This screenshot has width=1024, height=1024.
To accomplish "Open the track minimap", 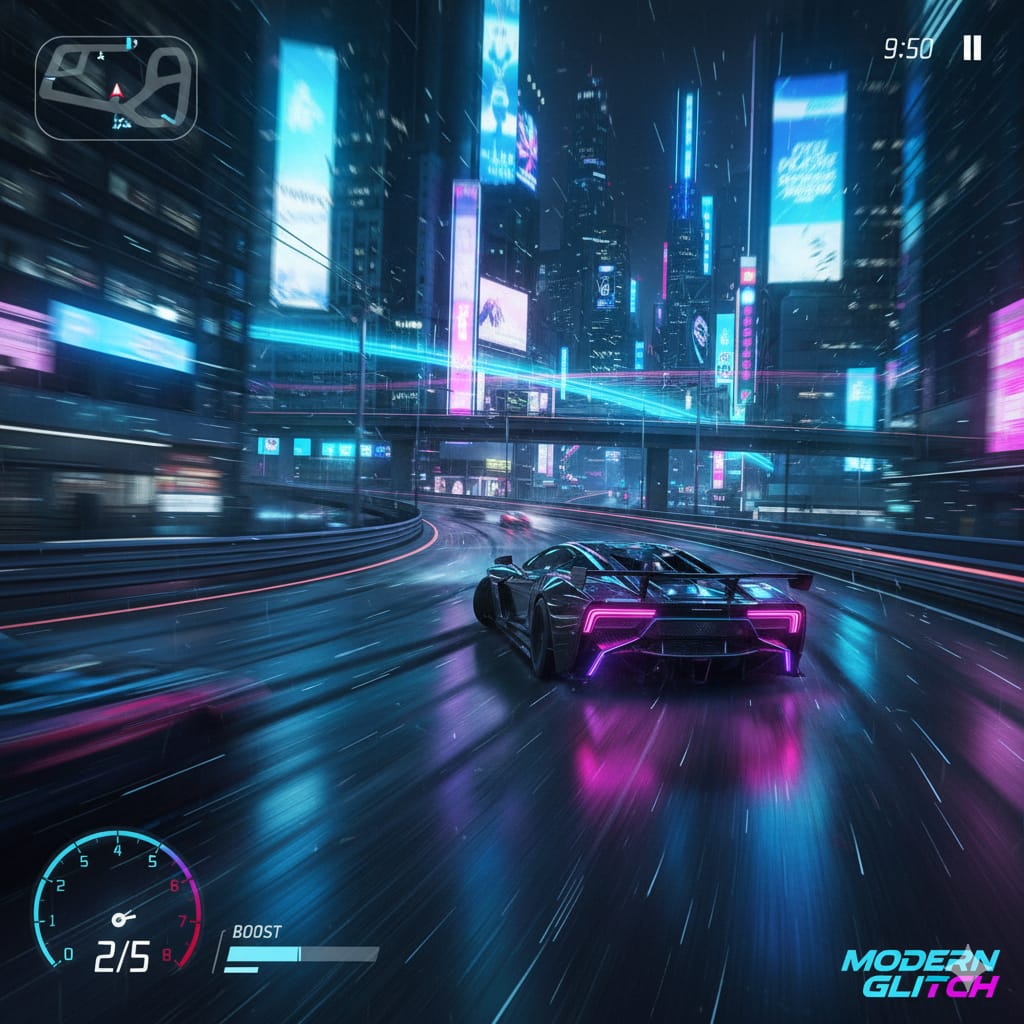I will click(116, 88).
